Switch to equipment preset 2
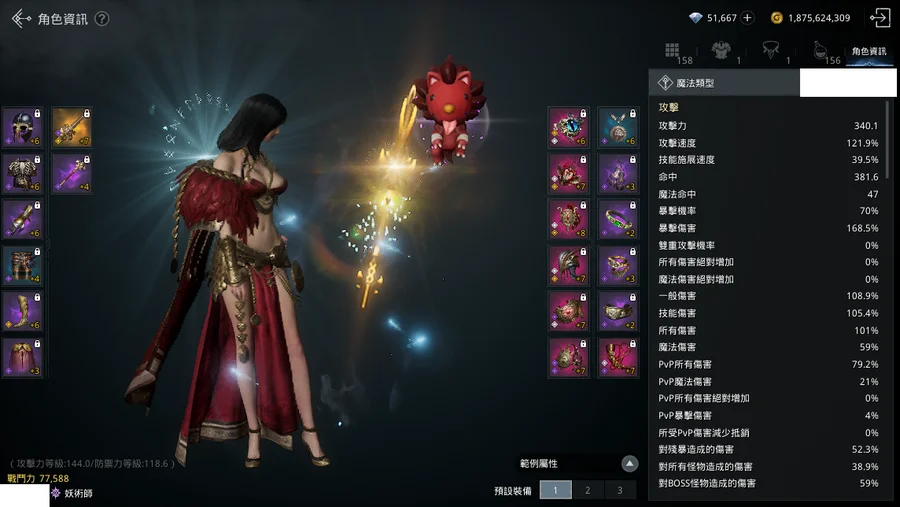 coord(588,490)
